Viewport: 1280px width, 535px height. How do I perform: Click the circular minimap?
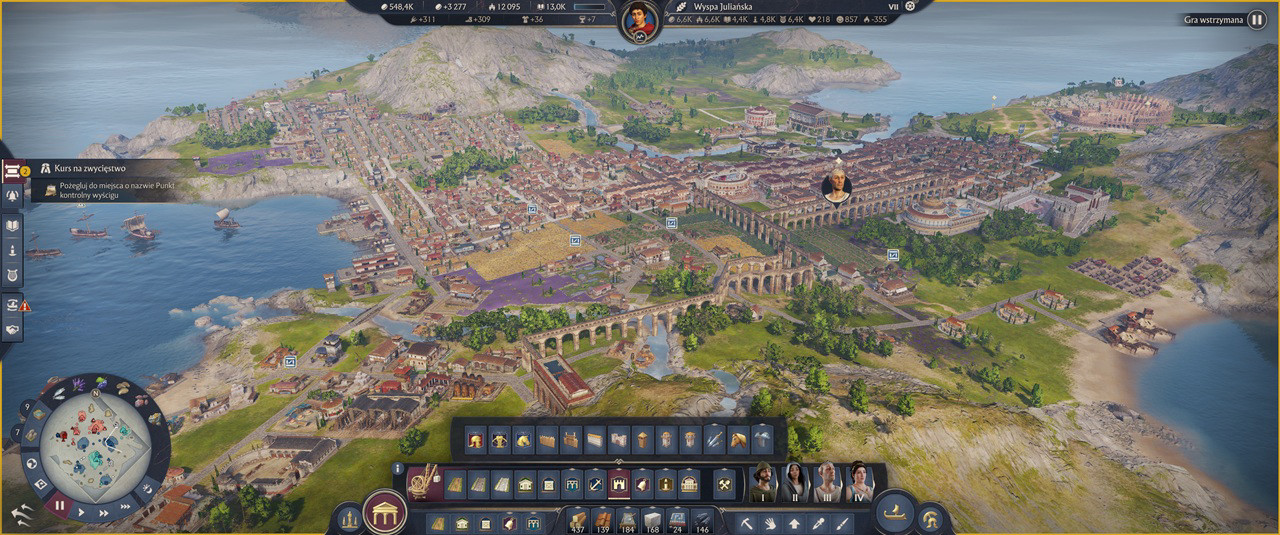[96, 445]
